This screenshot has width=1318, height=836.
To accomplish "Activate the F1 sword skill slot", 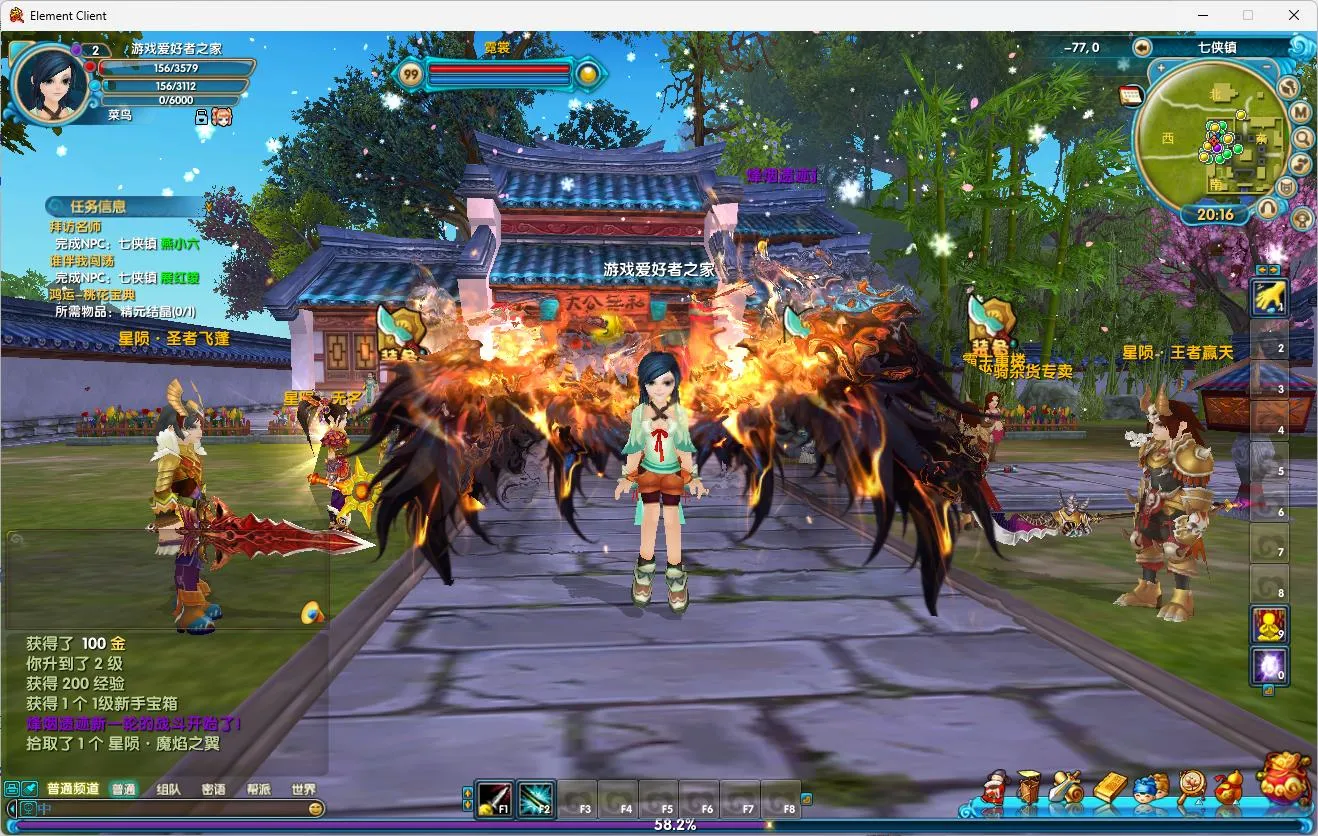I will click(494, 799).
